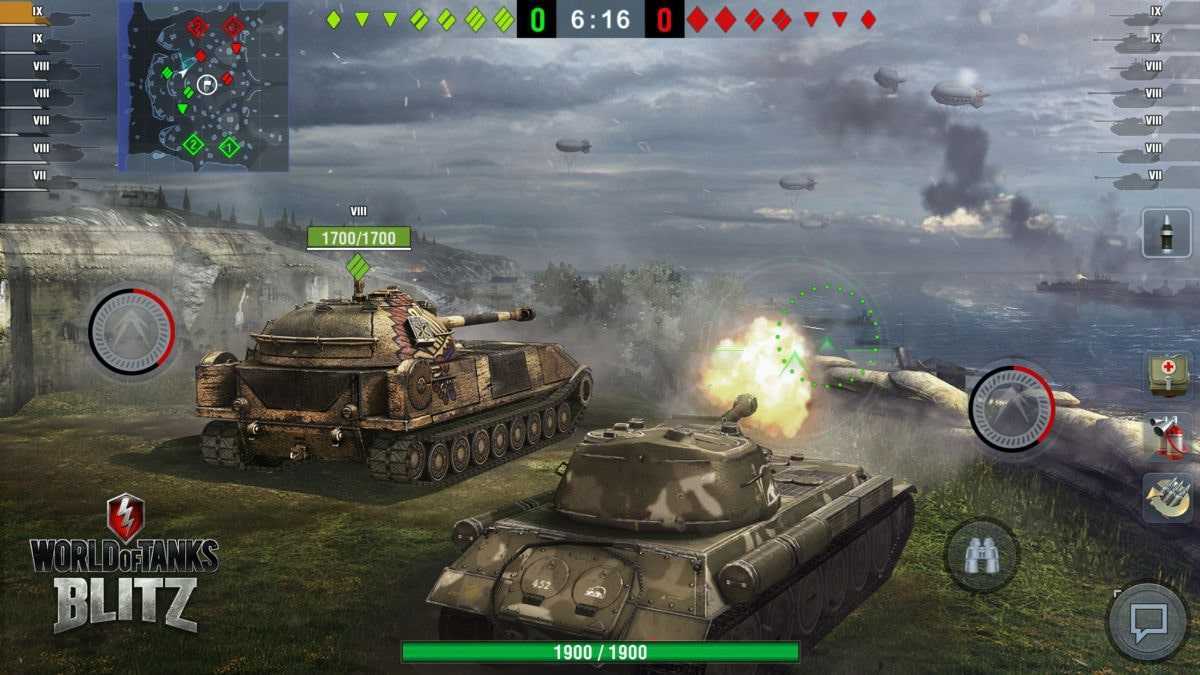The height and width of the screenshot is (675, 1200).
Task: Toggle sniper mode with the binoculars button
Action: click(x=981, y=556)
